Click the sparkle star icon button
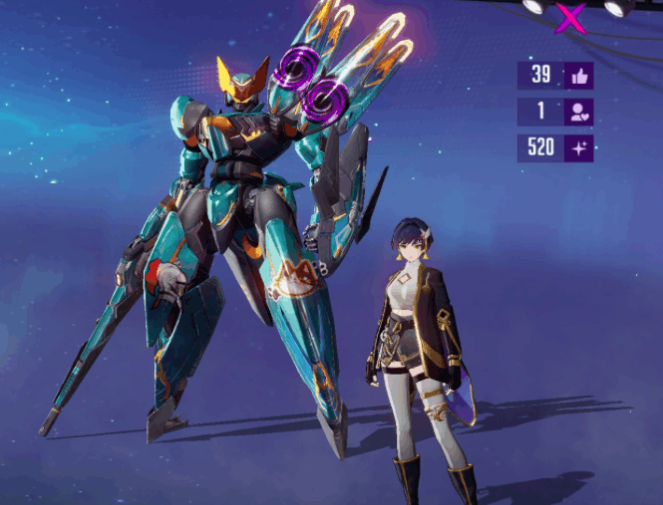 point(579,149)
